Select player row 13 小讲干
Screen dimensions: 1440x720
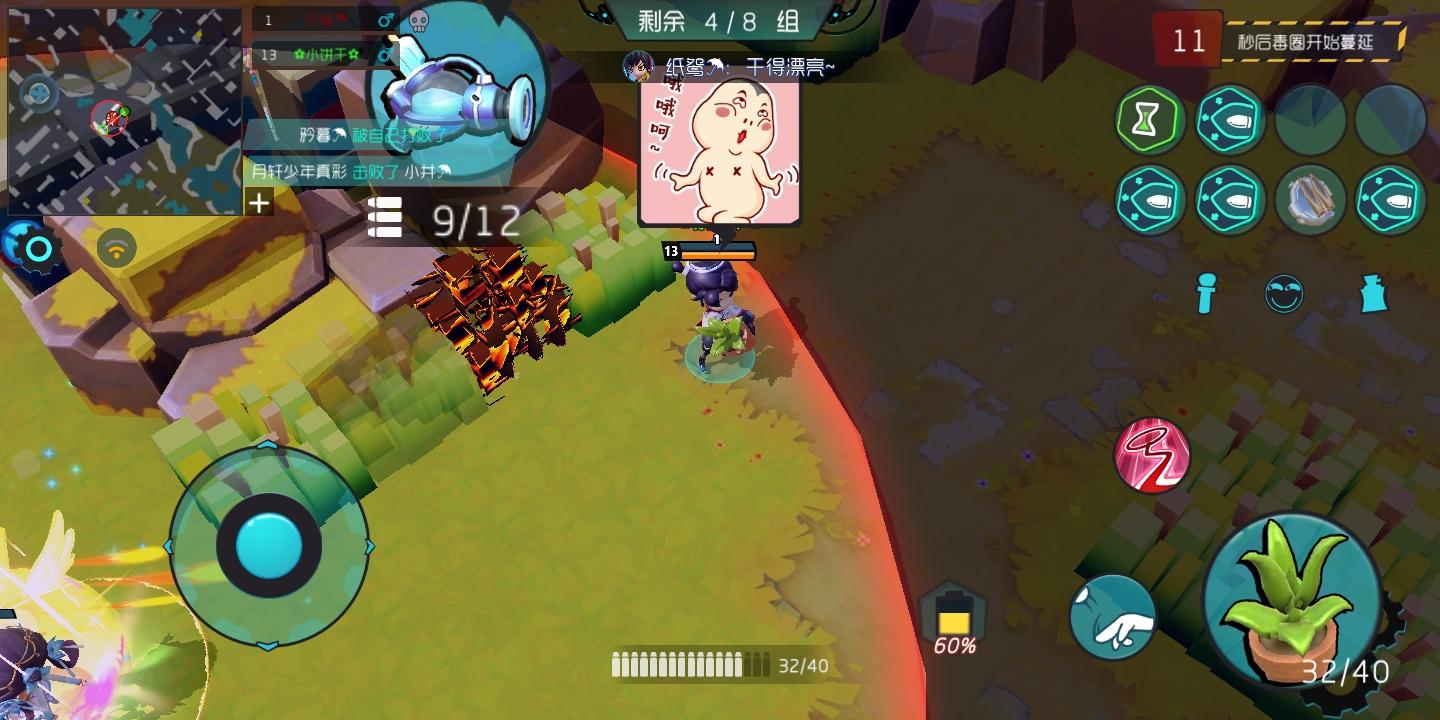[x=322, y=55]
